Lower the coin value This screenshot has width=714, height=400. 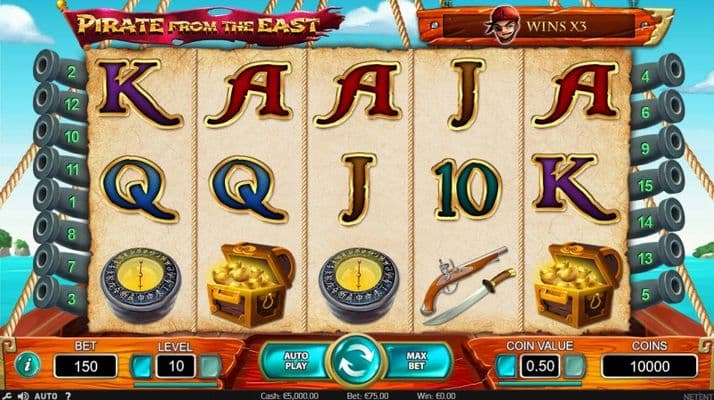pyautogui.click(x=507, y=367)
